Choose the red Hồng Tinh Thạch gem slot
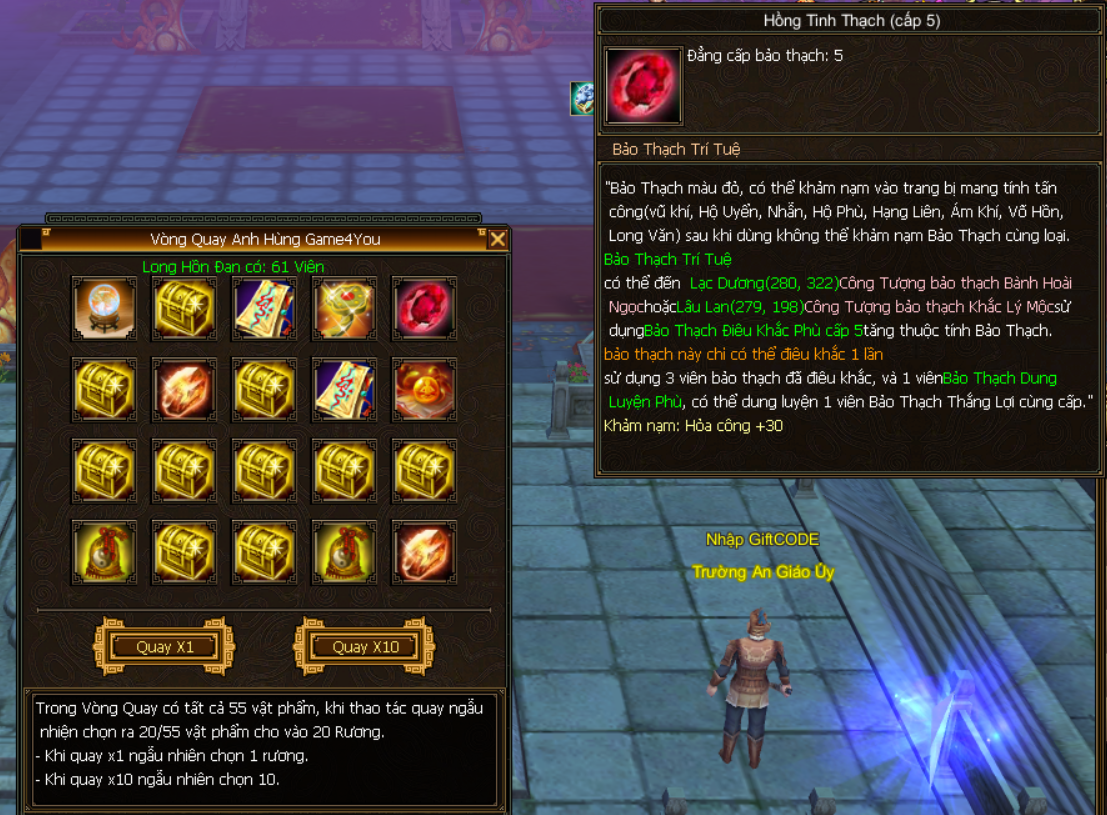 pos(424,309)
